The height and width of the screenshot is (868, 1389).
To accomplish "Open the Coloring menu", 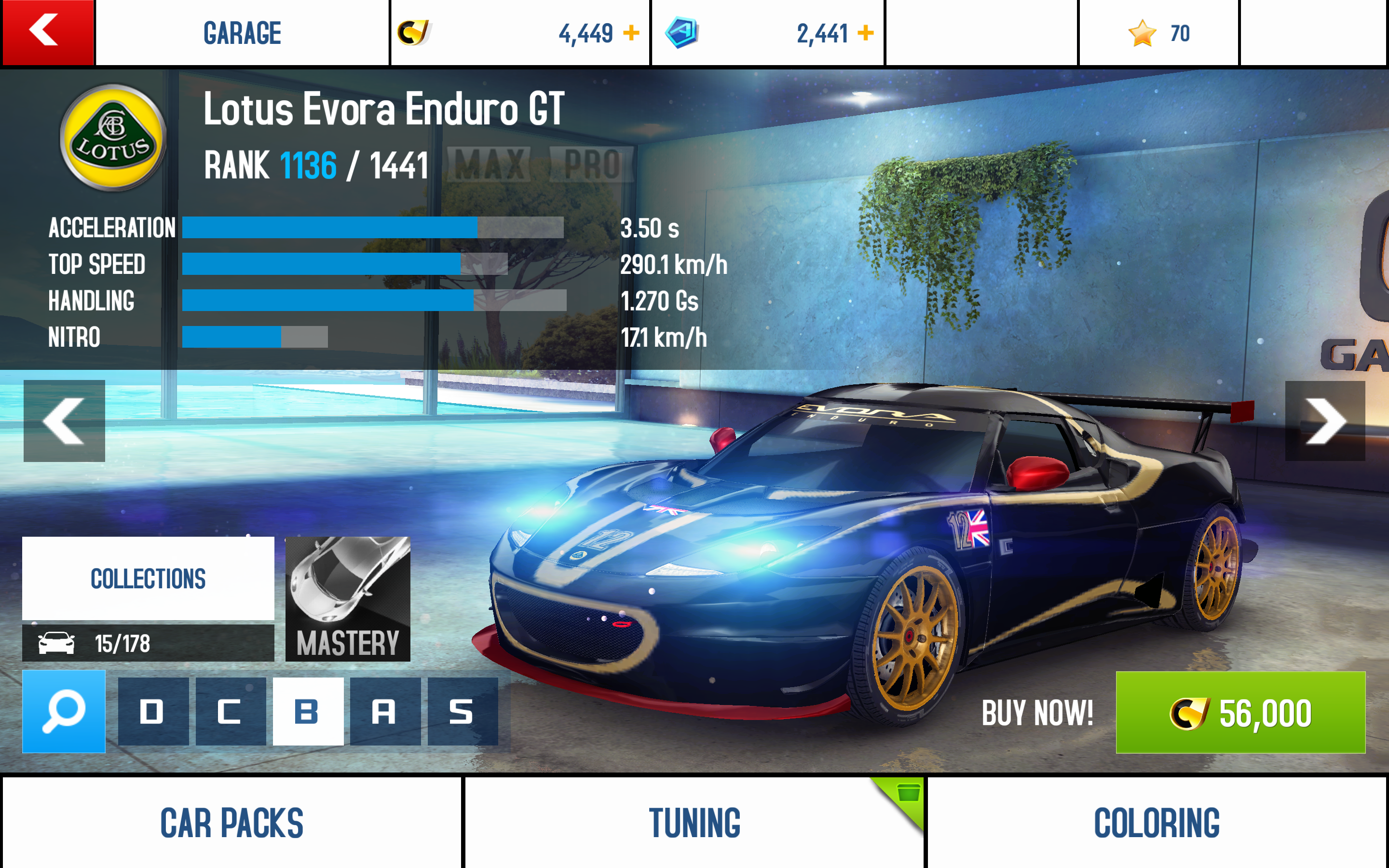I will point(1157,823).
